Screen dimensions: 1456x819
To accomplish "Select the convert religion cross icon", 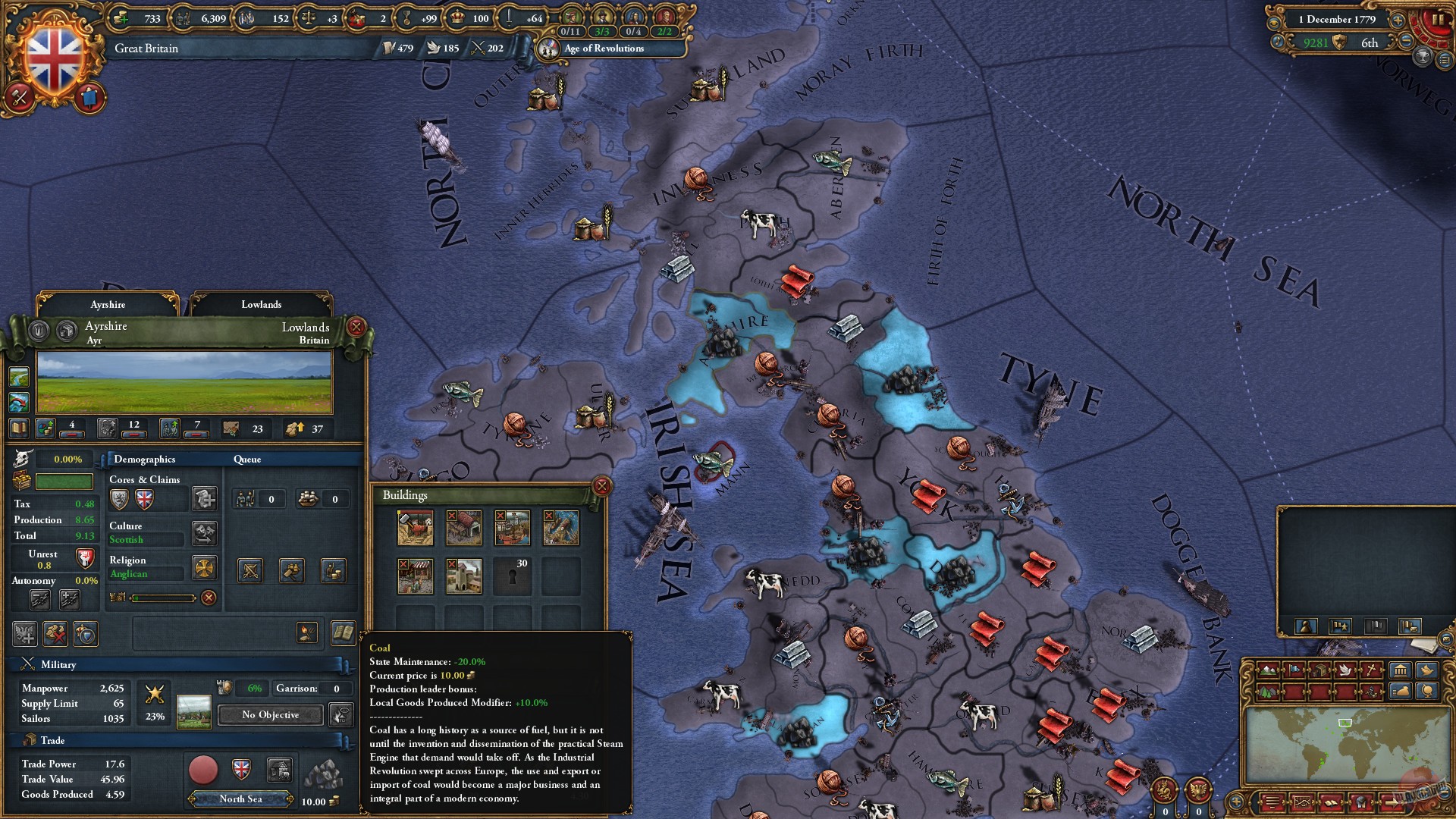I will click(x=204, y=567).
